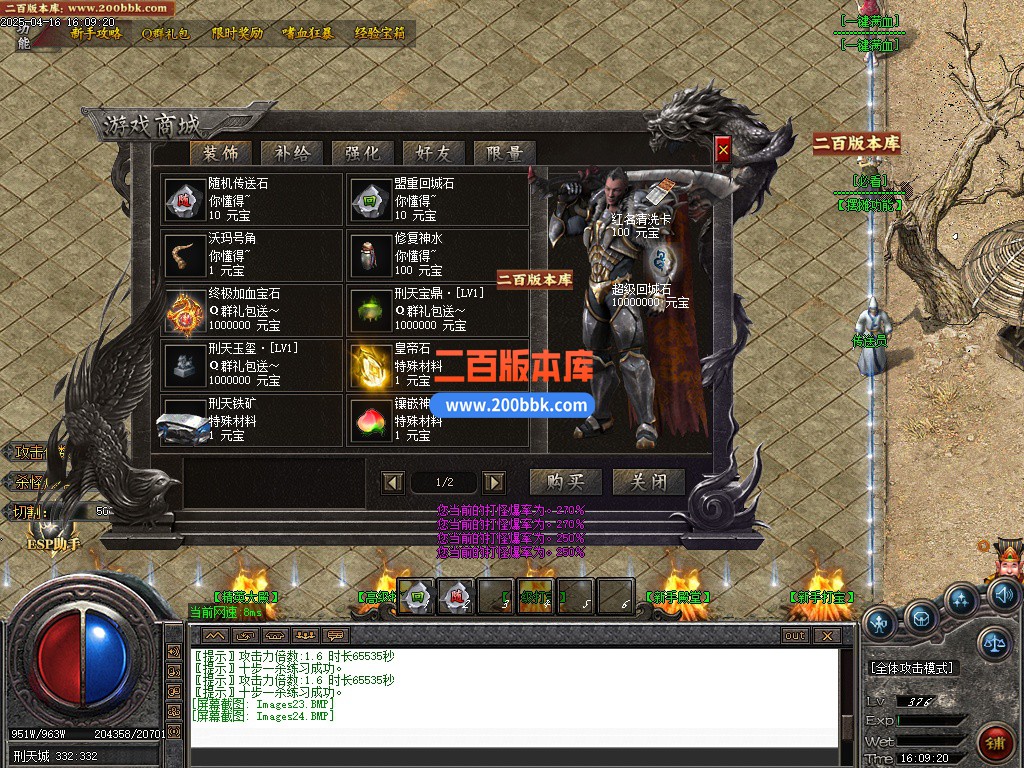
Task: Close the chat panel with its X
Action: coord(826,635)
